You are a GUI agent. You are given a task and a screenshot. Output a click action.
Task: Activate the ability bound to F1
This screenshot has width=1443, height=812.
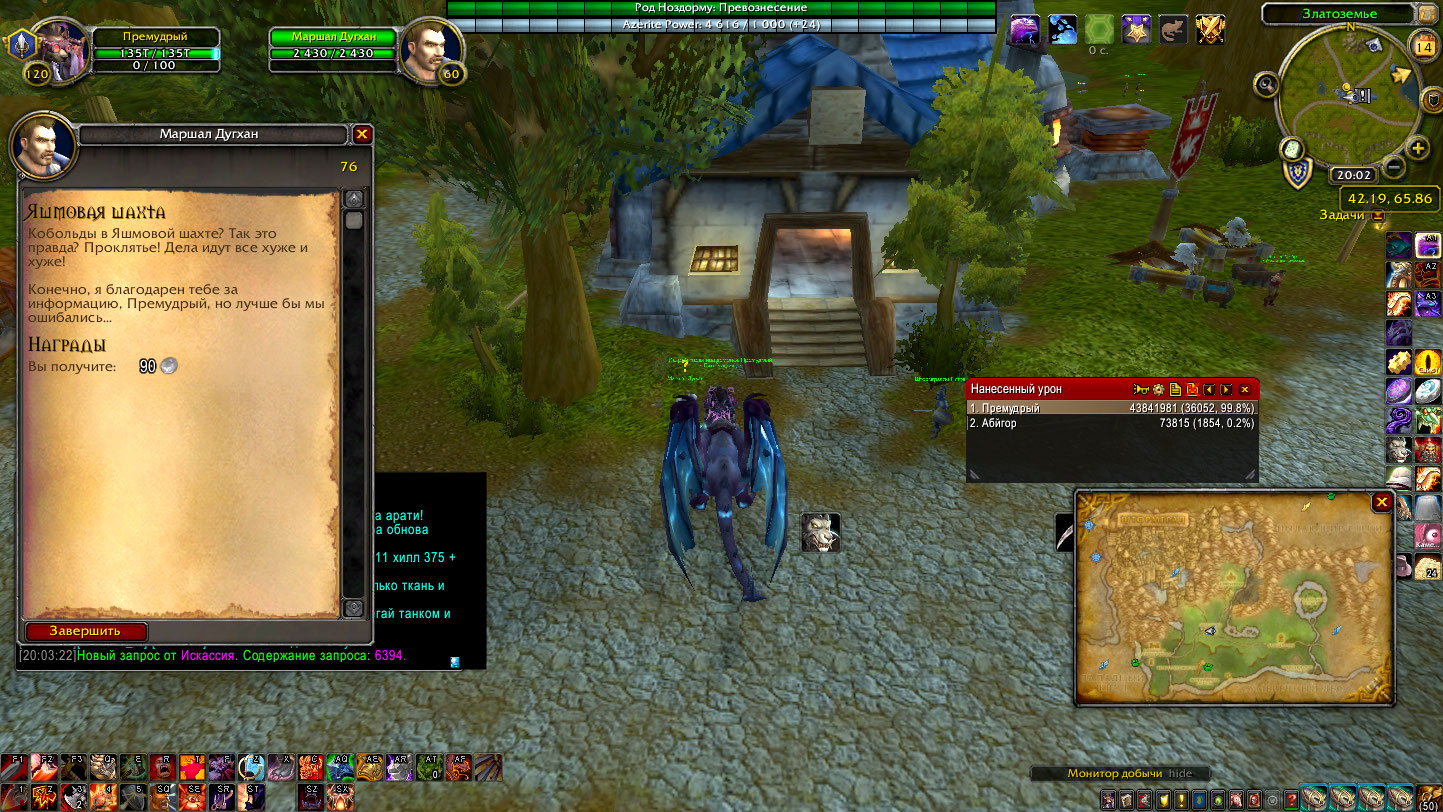14,767
